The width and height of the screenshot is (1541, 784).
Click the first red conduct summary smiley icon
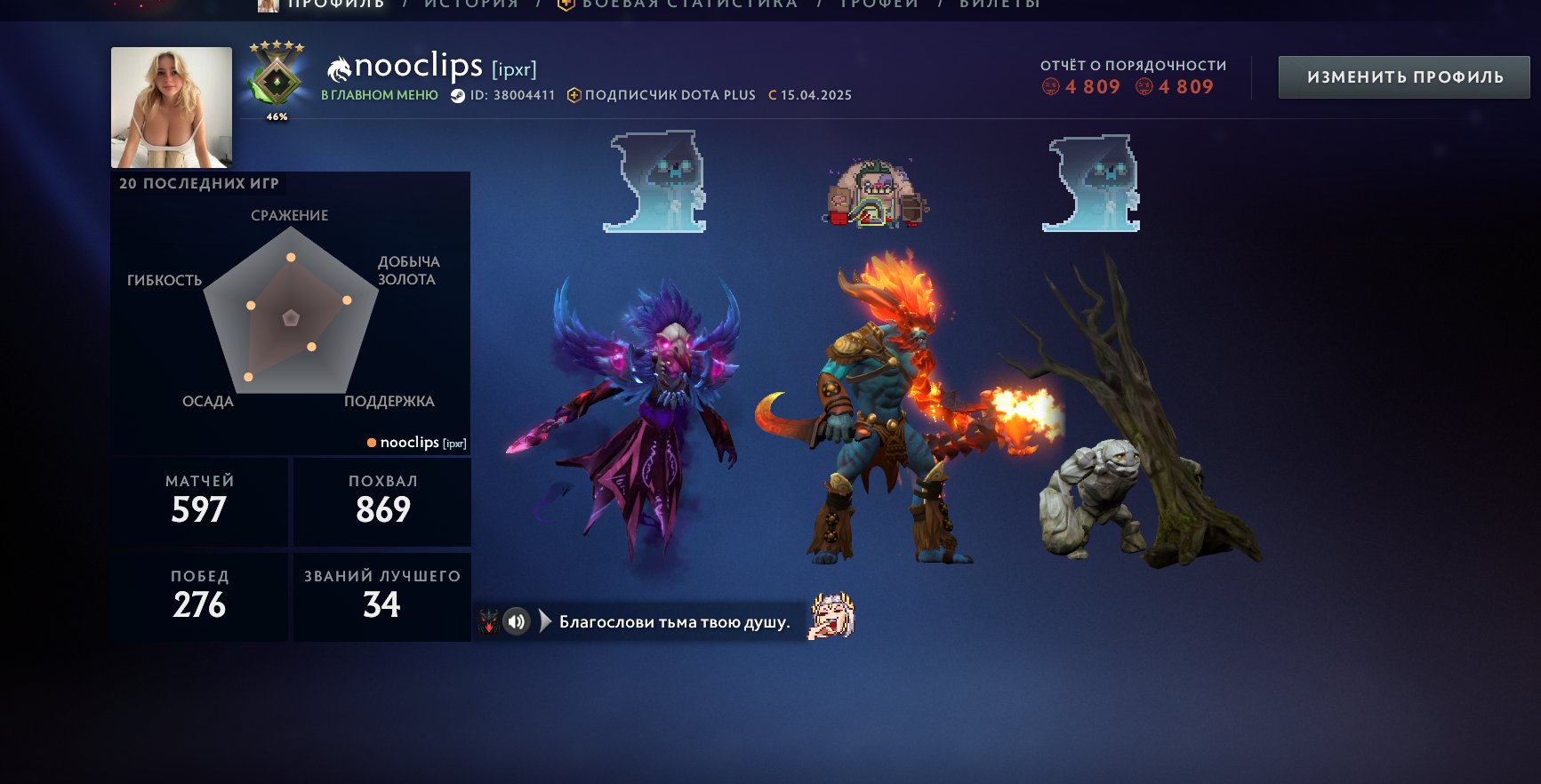[1051, 87]
